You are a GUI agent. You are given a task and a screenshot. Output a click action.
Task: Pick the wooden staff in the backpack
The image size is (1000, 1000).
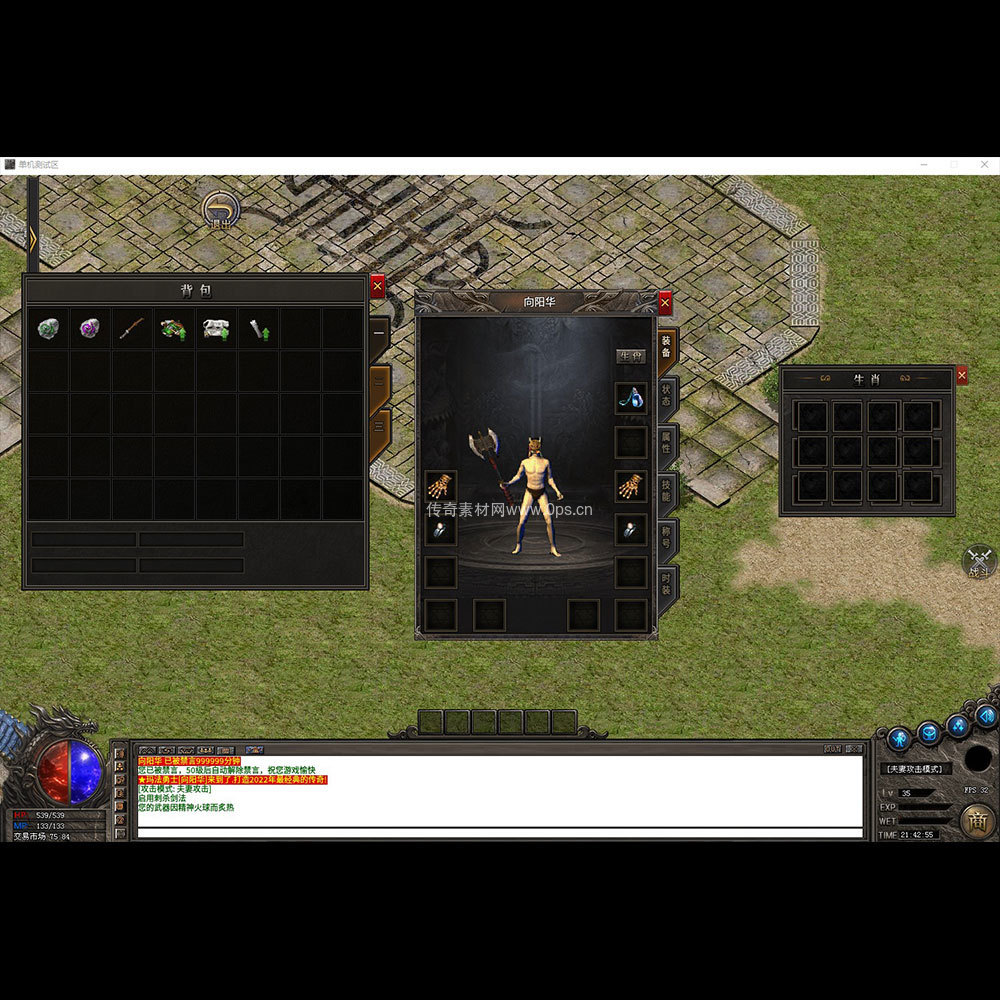pyautogui.click(x=132, y=328)
